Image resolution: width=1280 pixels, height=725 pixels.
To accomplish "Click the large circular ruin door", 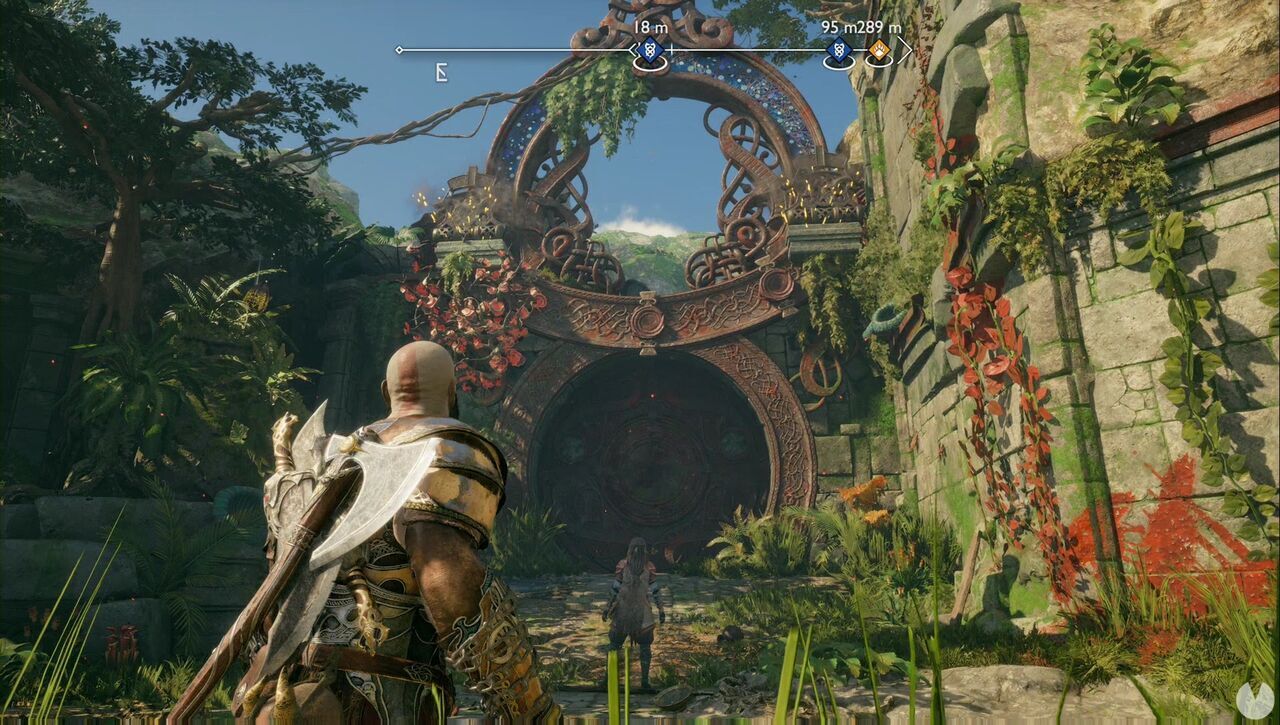I will tap(650, 460).
